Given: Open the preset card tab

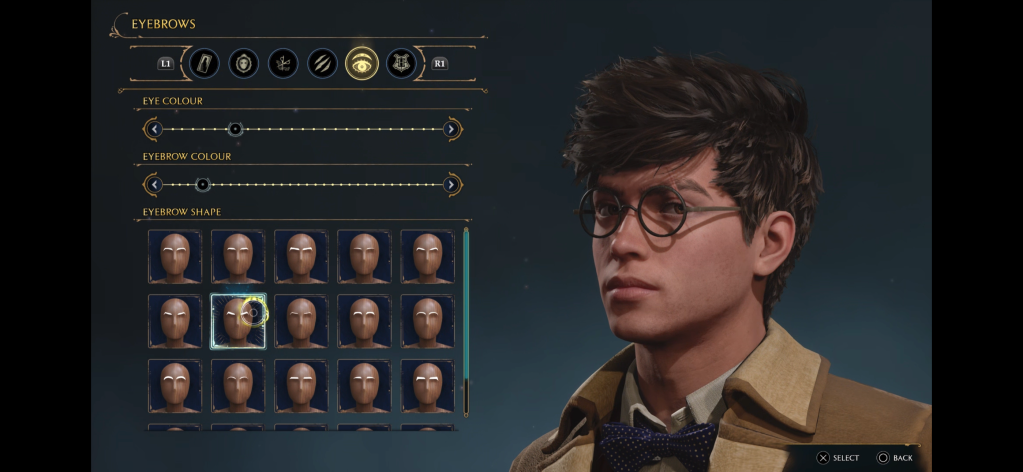Looking at the screenshot, I should tap(204, 63).
